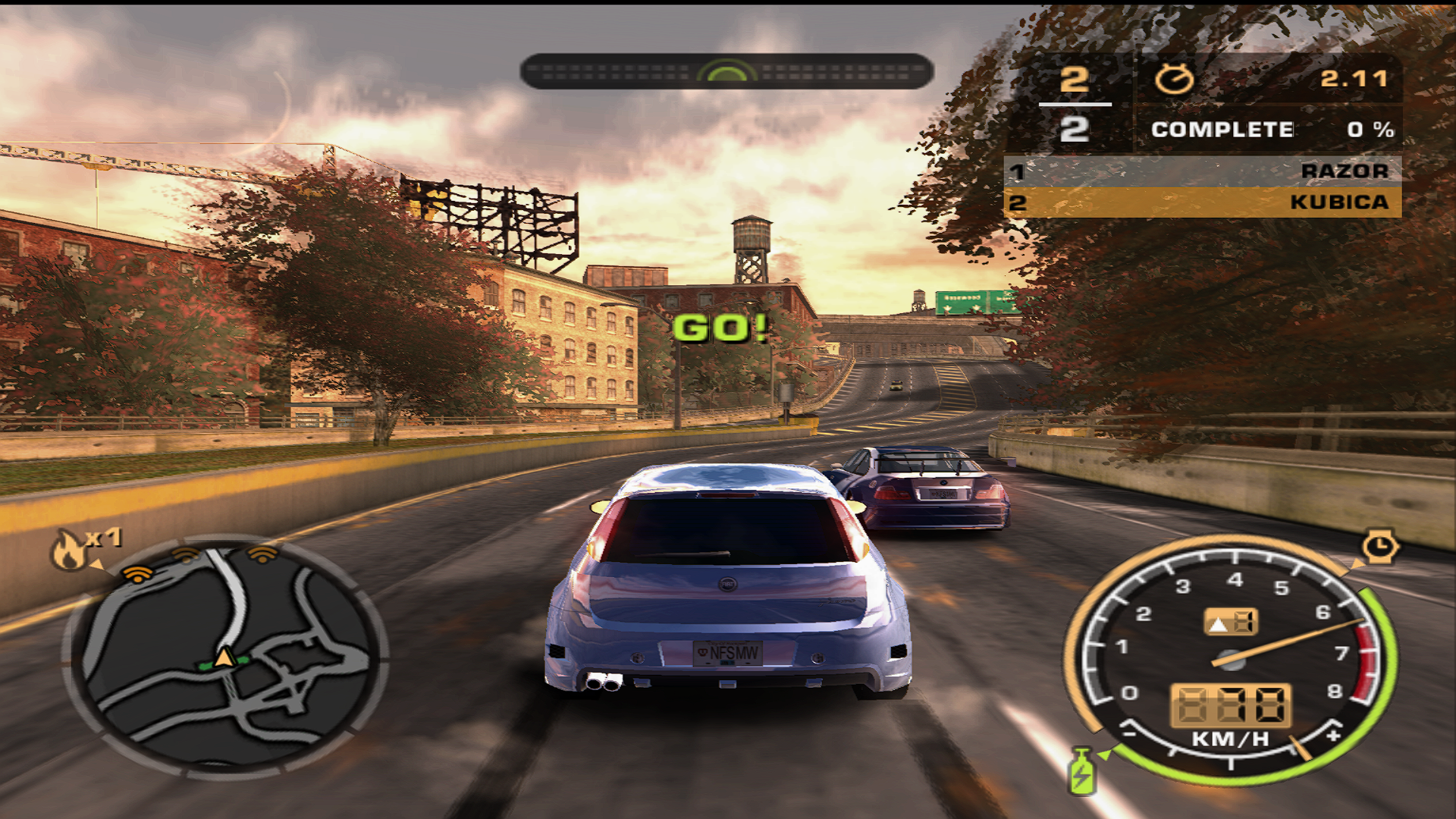Click the nitrous bottle icon
Image resolution: width=1456 pixels, height=819 pixels.
click(x=1081, y=772)
